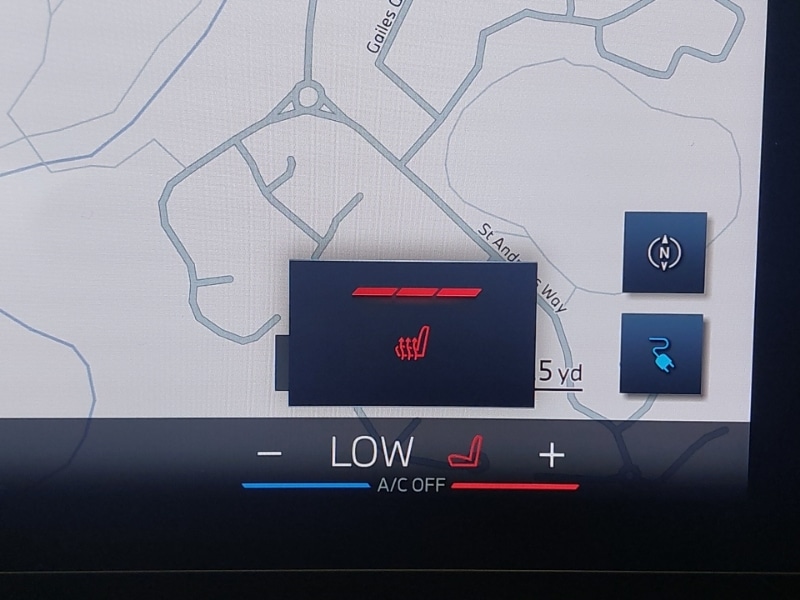Open the EV charging plug button
The image size is (800, 600).
pos(660,353)
